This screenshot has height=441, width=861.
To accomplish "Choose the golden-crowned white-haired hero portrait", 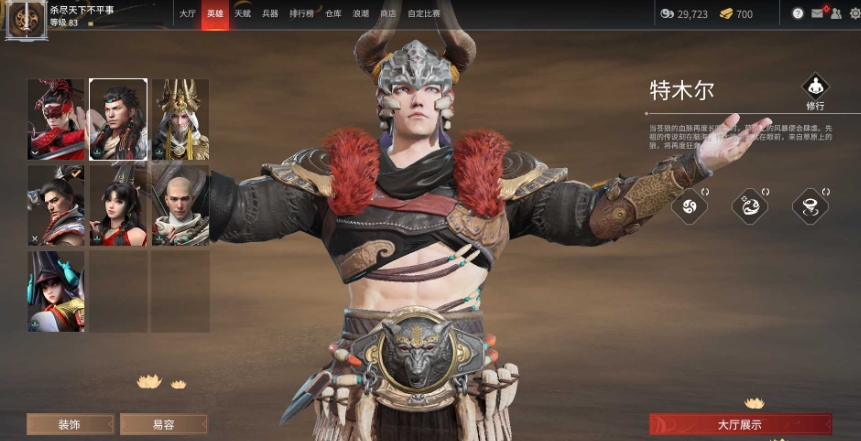I will pos(180,120).
